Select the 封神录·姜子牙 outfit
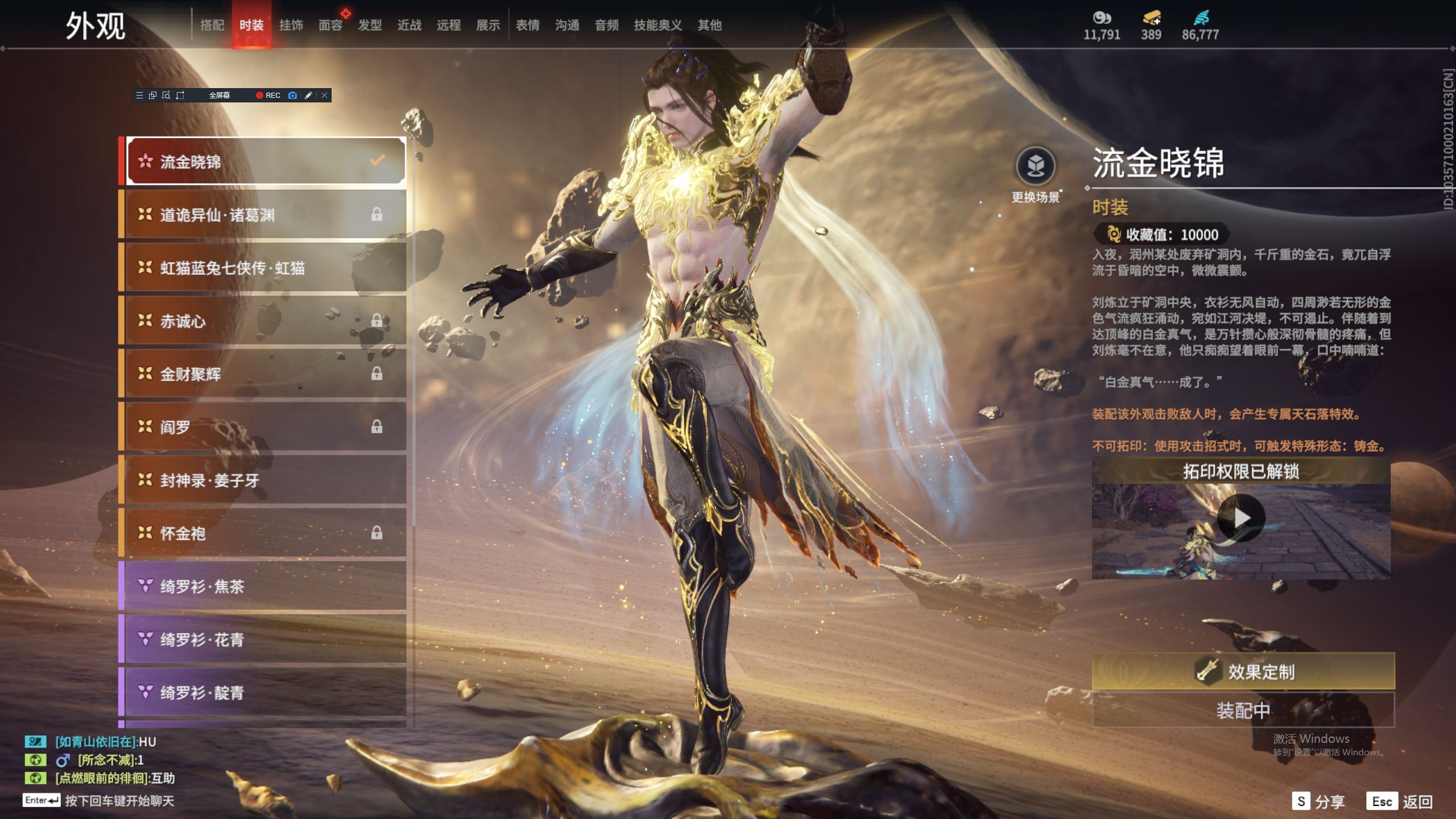1456x819 pixels. tap(265, 480)
